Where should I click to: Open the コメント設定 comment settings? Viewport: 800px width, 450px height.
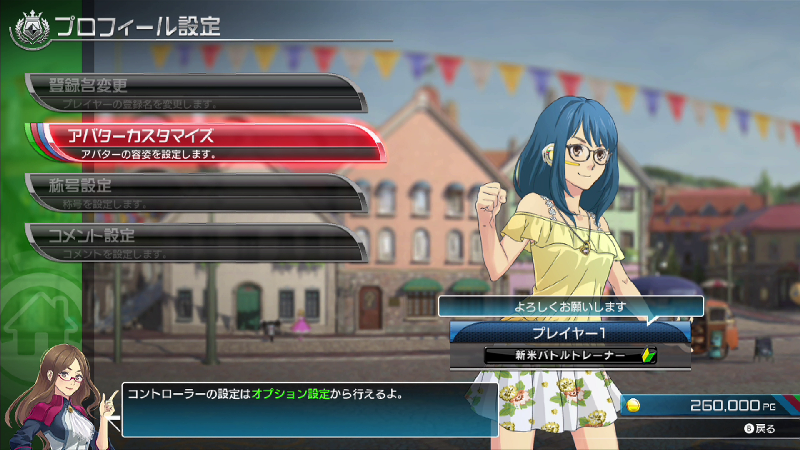coord(190,241)
